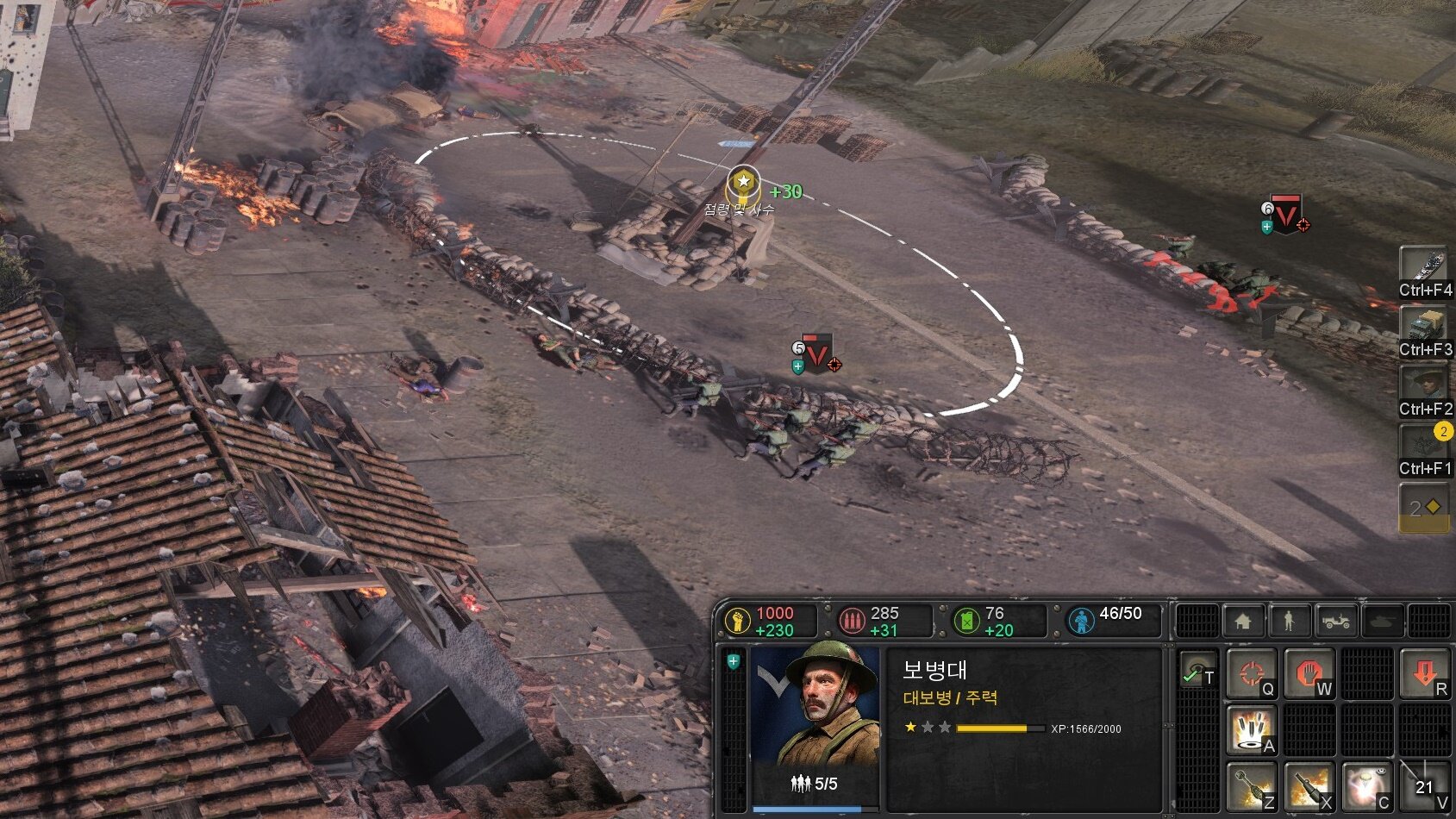The image size is (1456, 819).
Task: Open the commander points button showing 2
Action: pyautogui.click(x=1424, y=508)
